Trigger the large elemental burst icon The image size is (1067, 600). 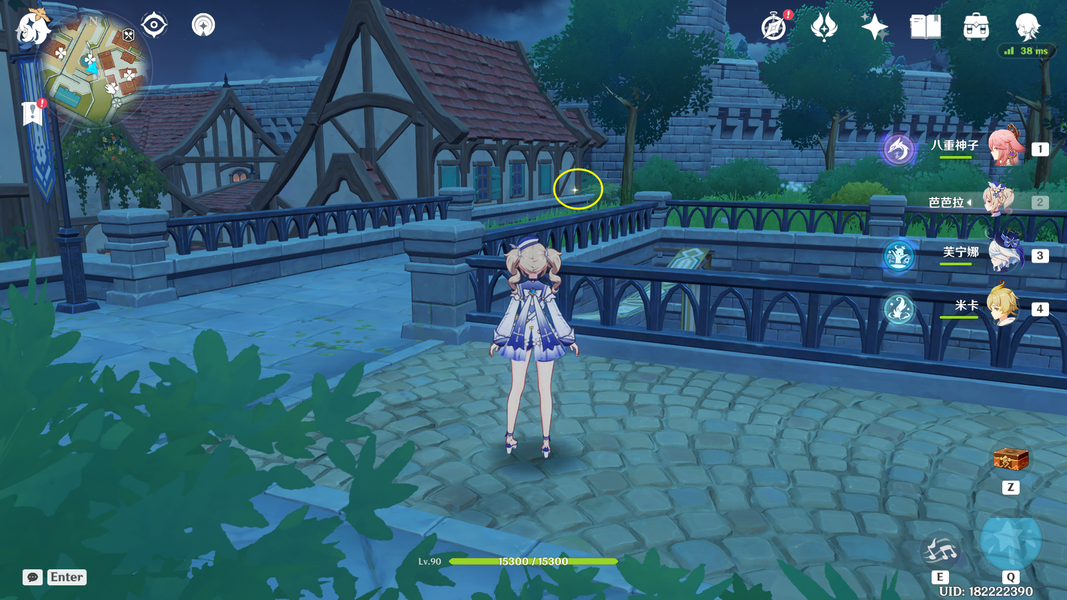click(1010, 541)
